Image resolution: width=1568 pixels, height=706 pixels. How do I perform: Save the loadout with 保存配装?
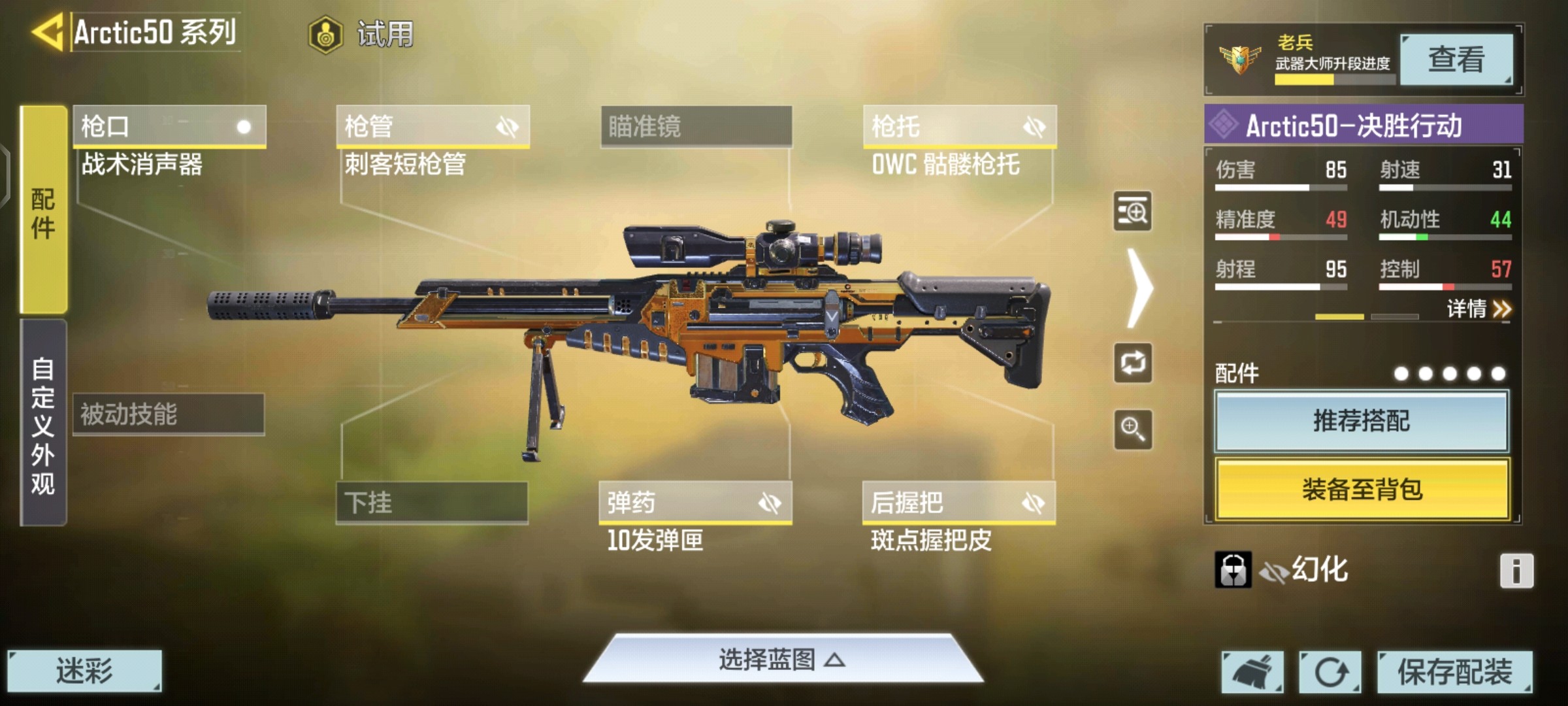(x=1454, y=671)
